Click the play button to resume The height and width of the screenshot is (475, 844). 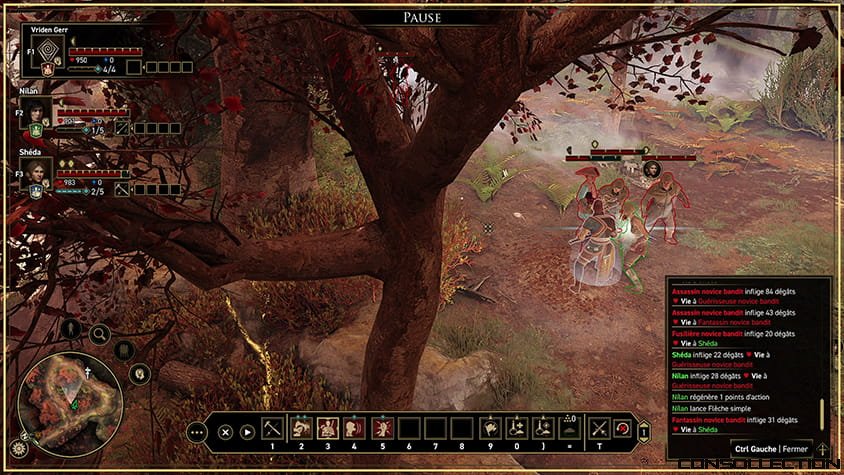247,432
